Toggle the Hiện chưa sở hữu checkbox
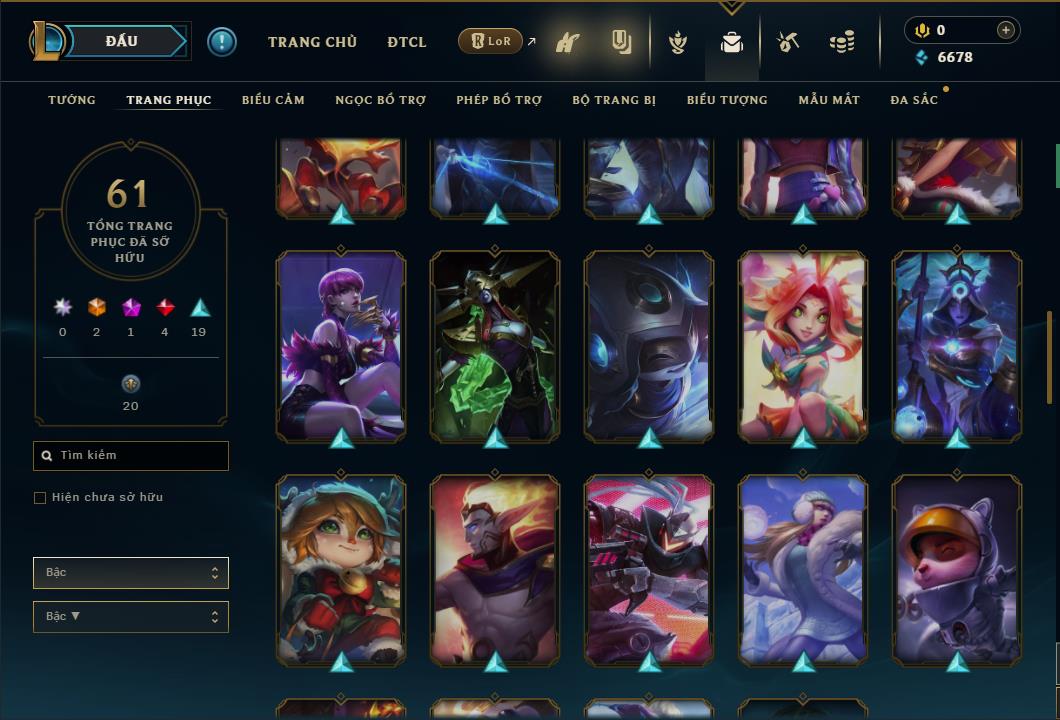Screen dimensions: 1060x720 tap(40, 498)
